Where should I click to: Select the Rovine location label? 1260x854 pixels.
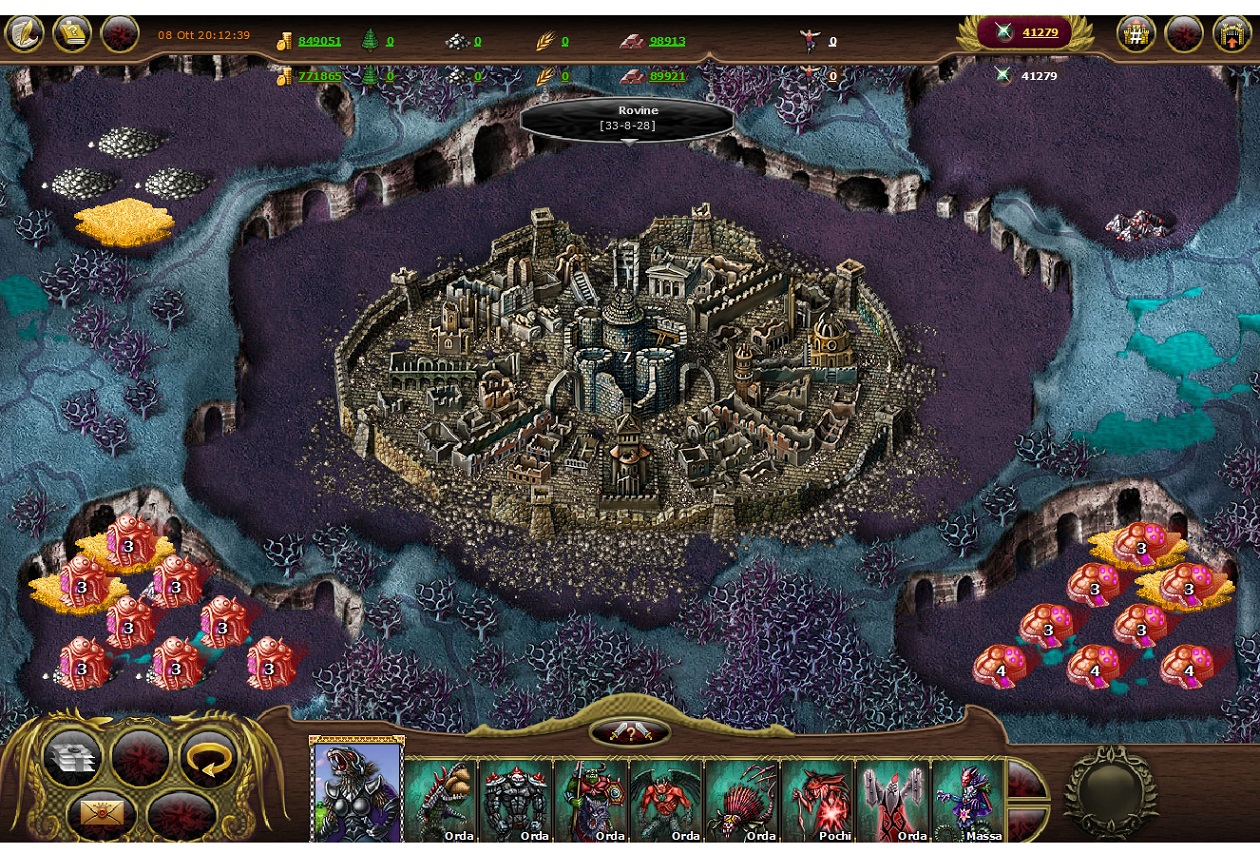pyautogui.click(x=627, y=117)
